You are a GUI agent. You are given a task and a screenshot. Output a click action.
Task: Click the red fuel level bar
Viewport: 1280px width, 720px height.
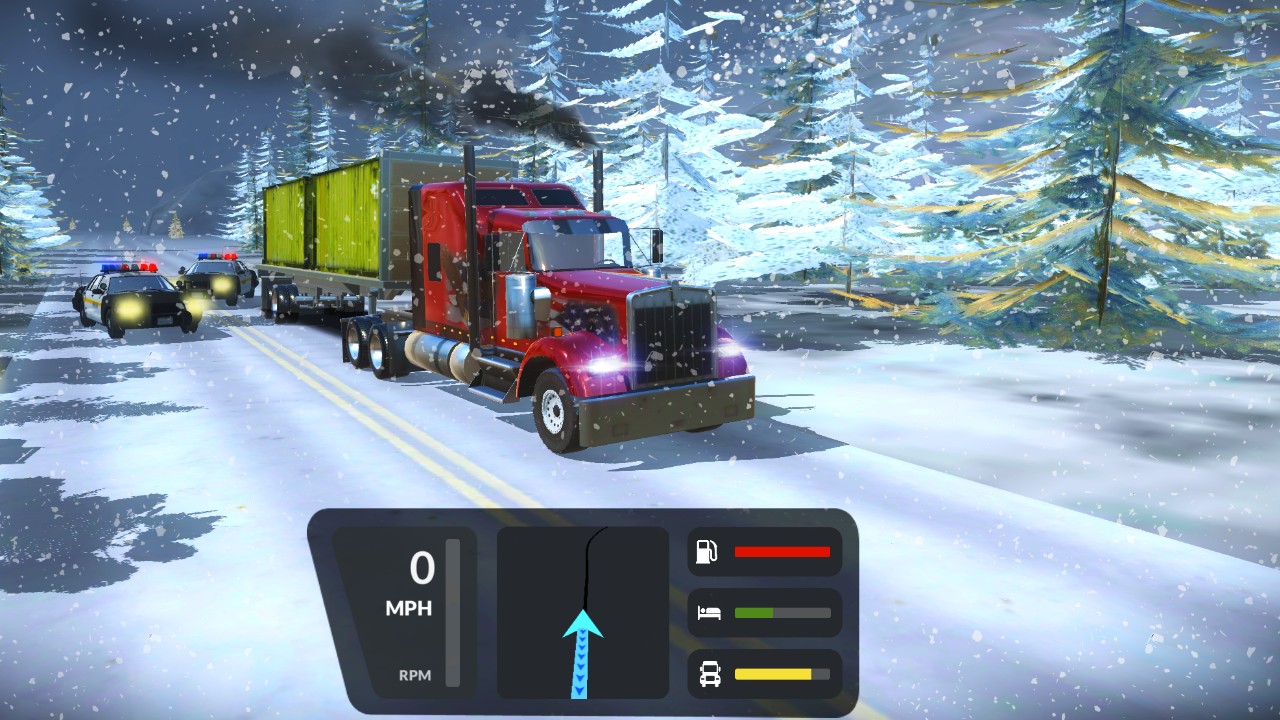coord(781,552)
